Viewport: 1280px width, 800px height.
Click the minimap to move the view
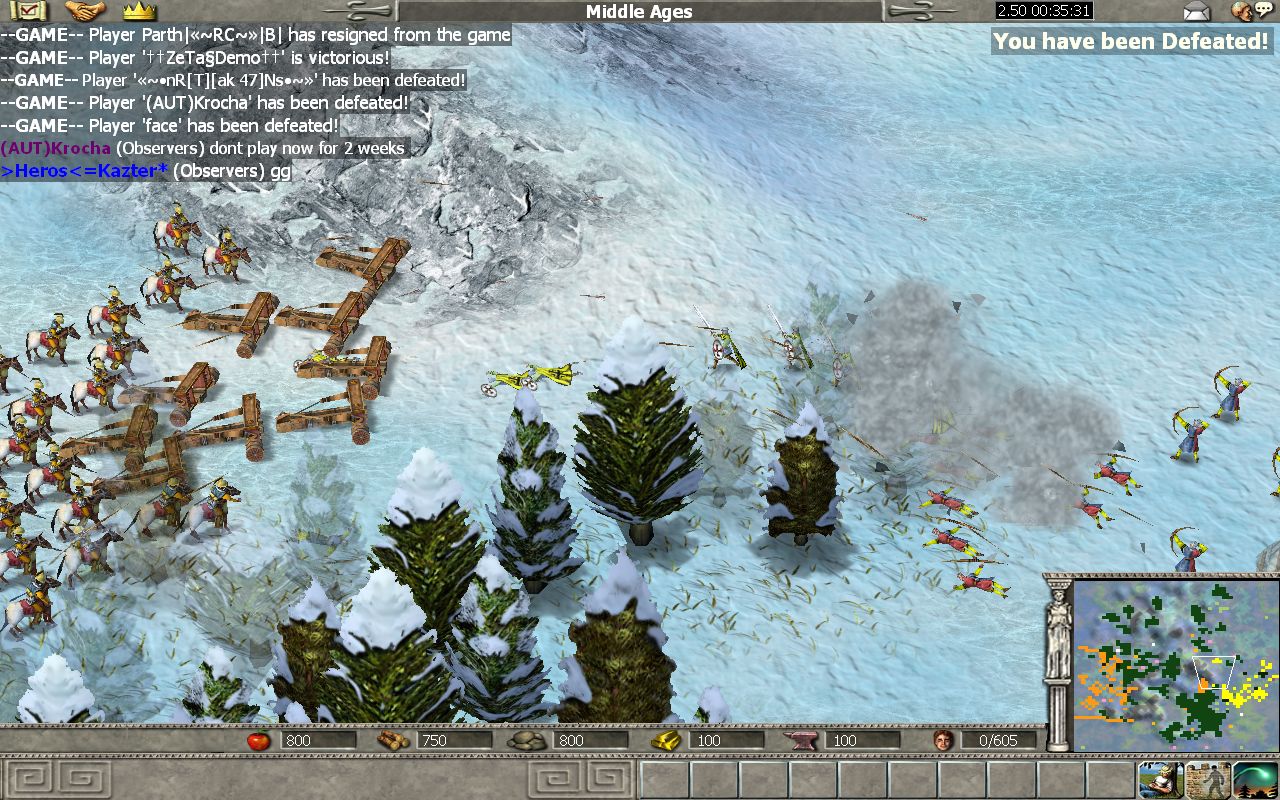(x=1174, y=664)
